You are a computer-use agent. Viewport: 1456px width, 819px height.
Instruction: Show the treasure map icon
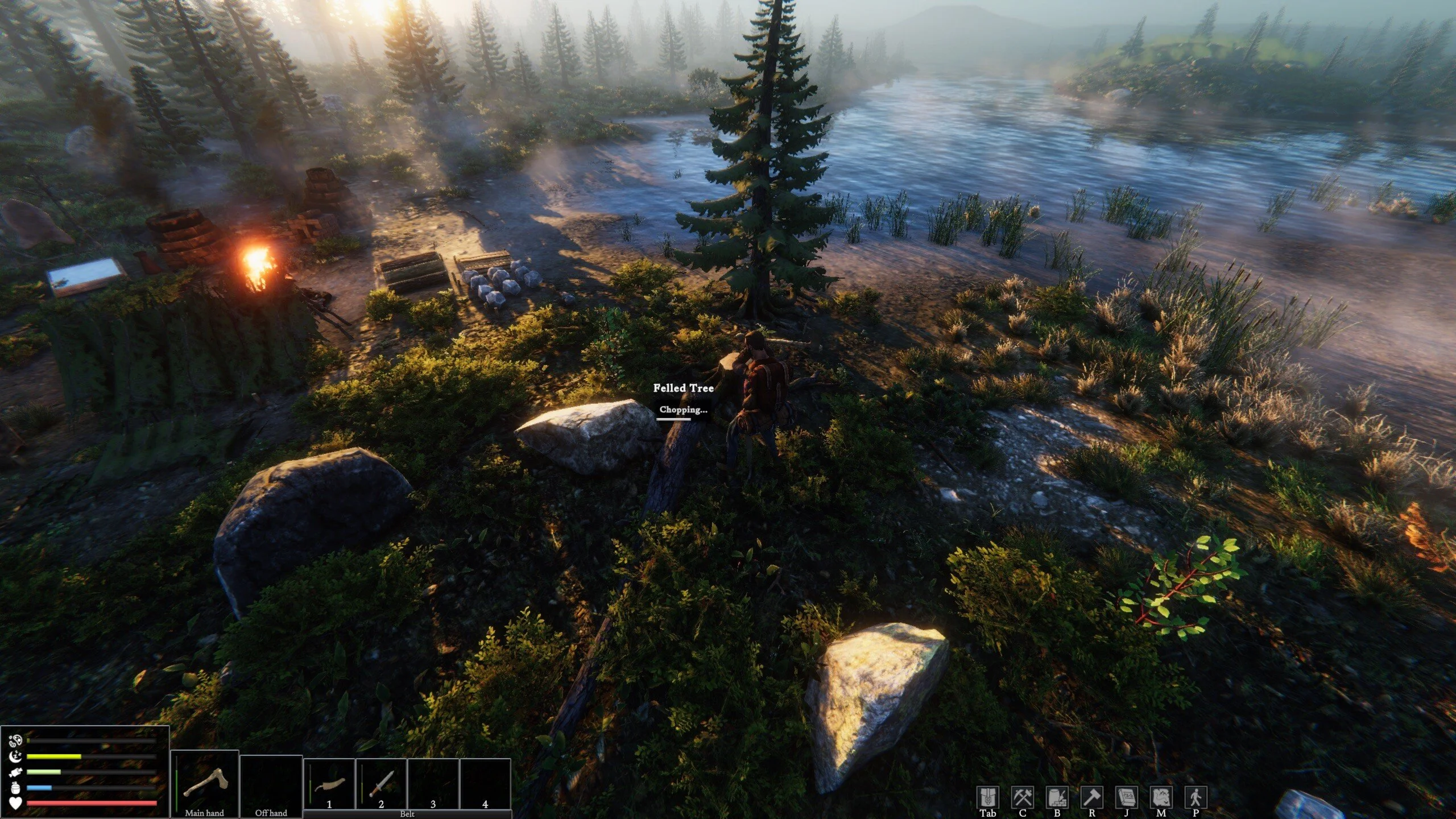pos(1161,797)
